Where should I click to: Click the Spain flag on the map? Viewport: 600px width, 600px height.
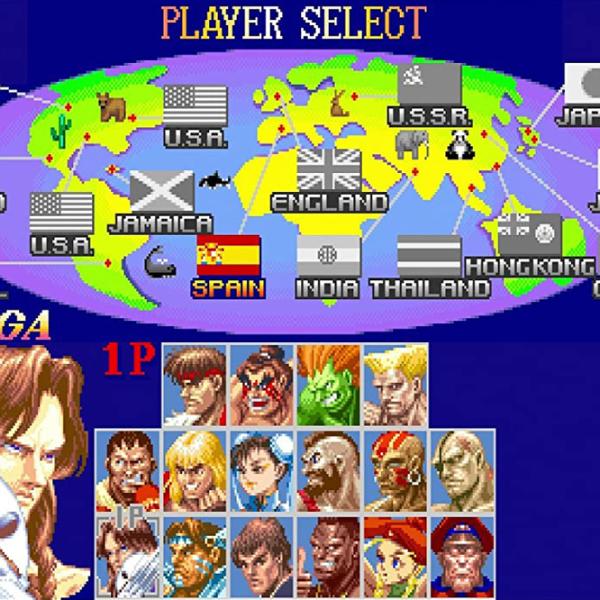pos(229,256)
